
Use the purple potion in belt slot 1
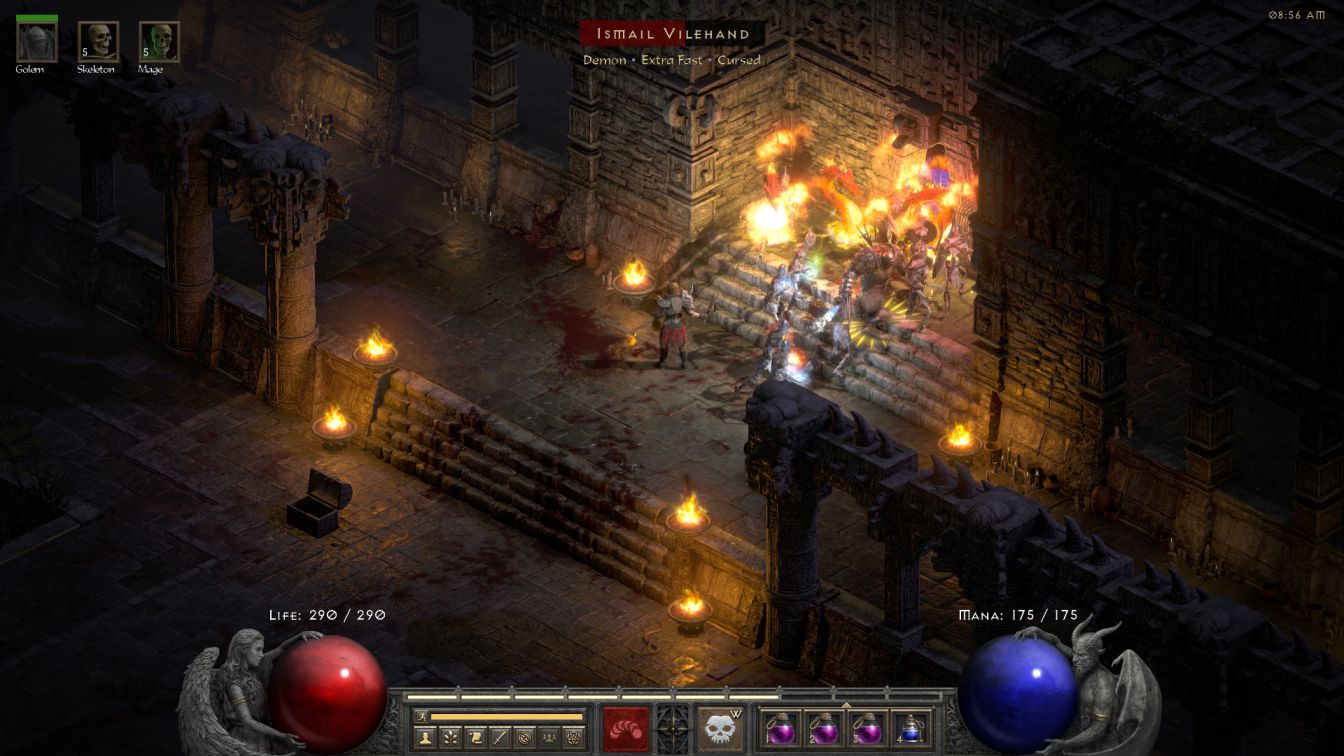(781, 729)
